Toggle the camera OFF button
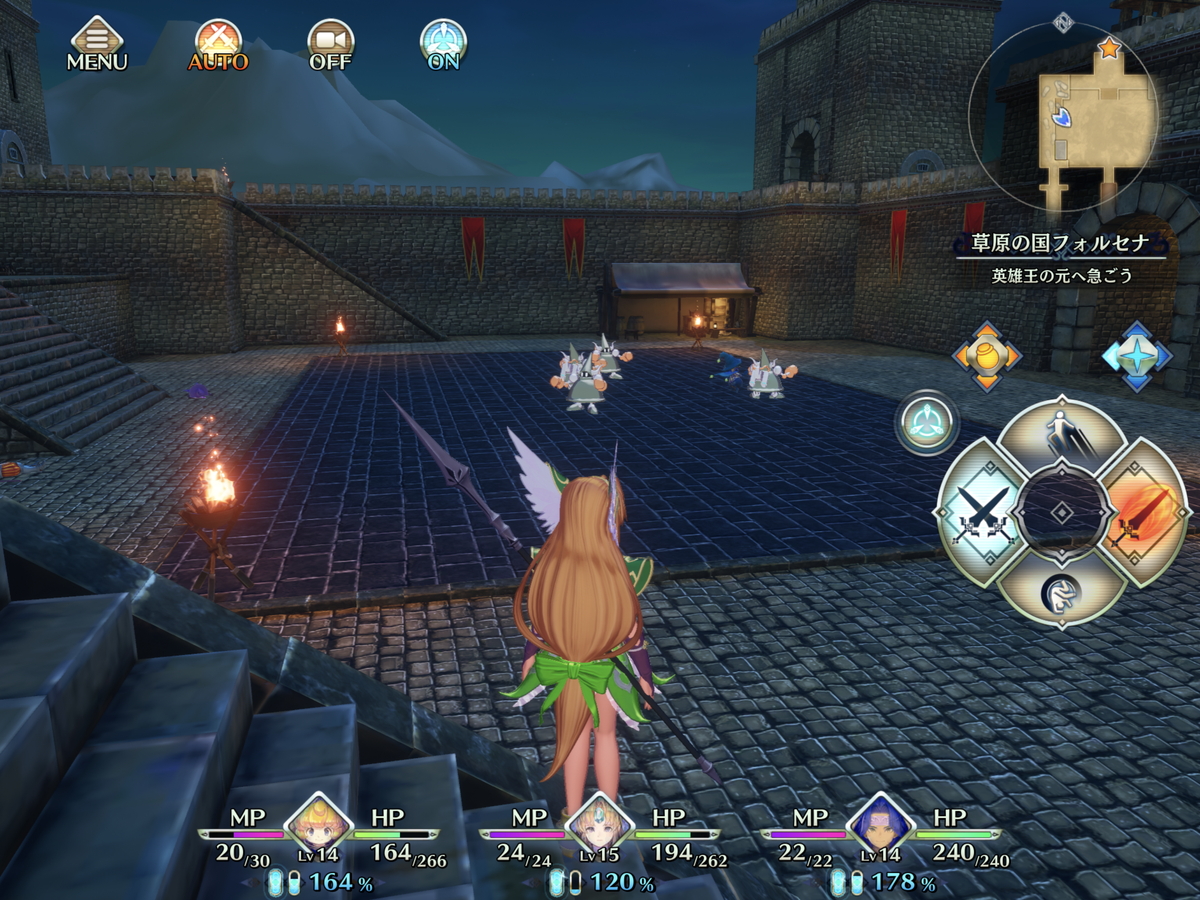1200x900 pixels. click(x=330, y=43)
